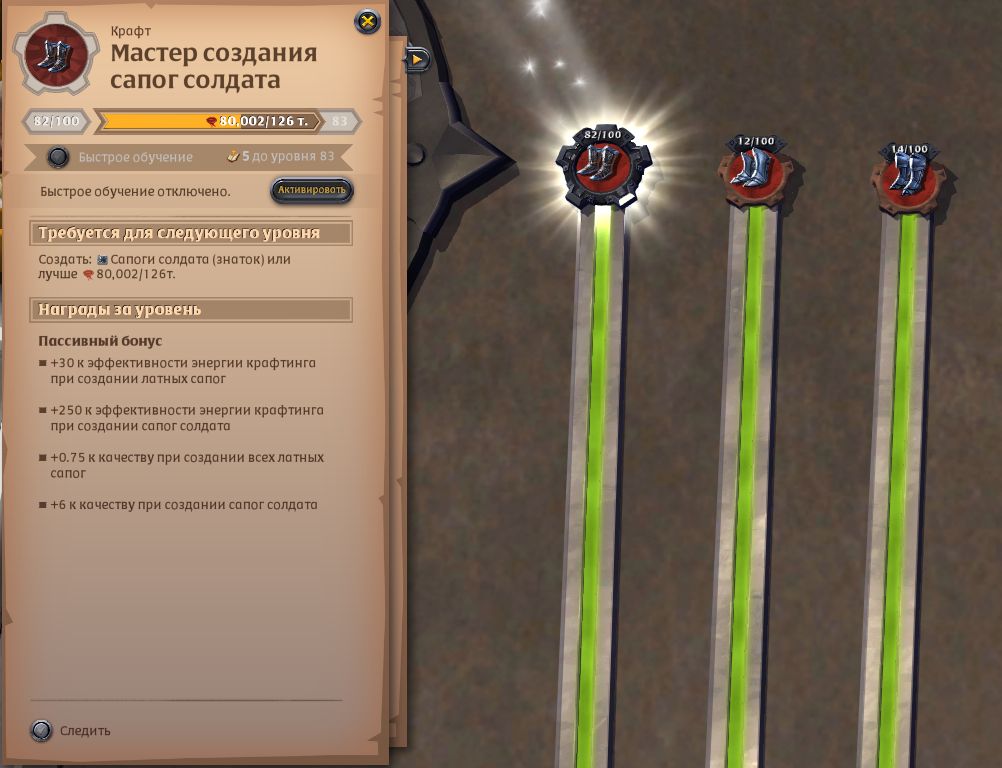Toggle the Быстрое обучение round indicator
Screen dimensions: 1002x768
(59, 157)
